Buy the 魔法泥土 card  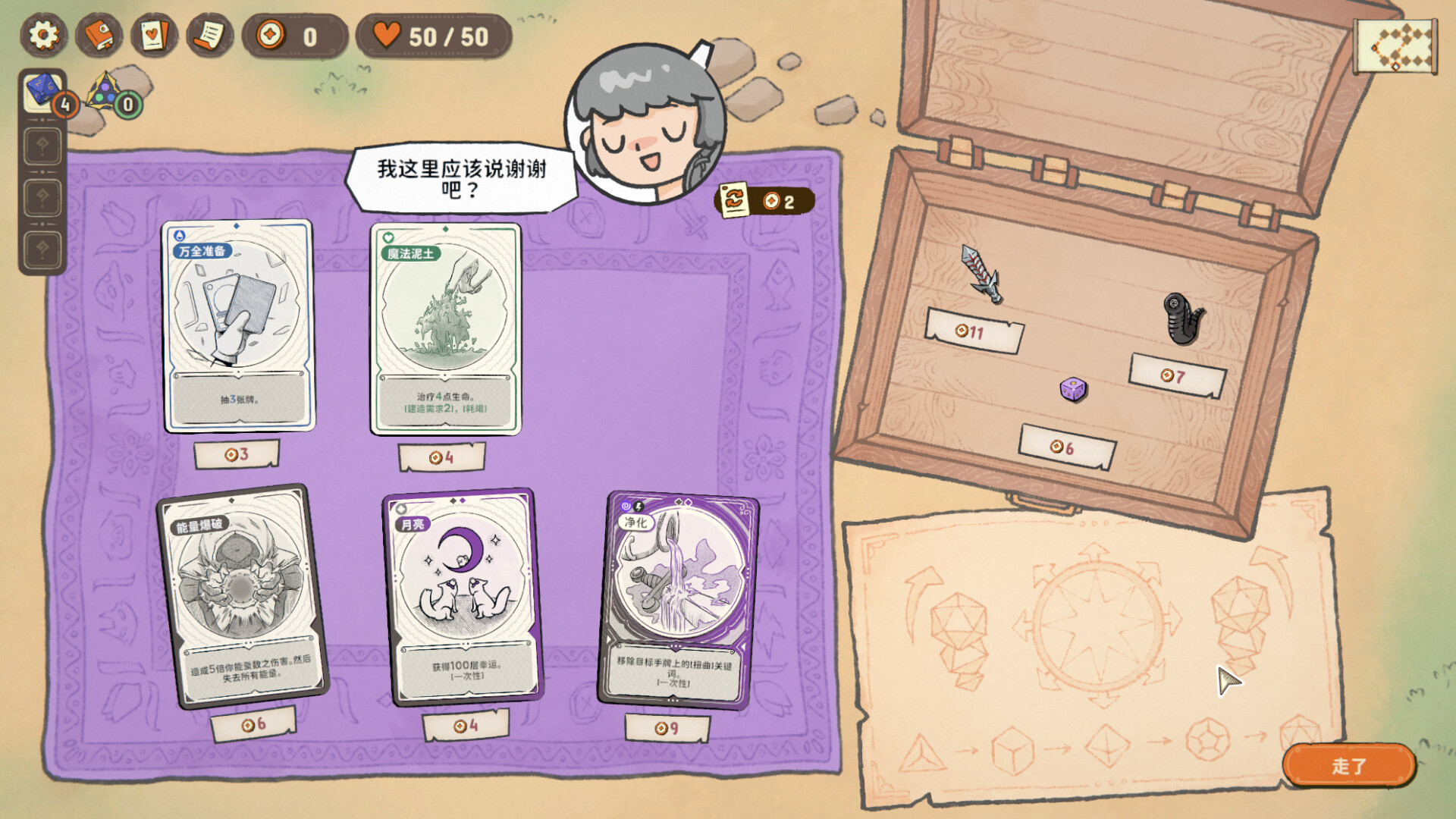tap(445, 329)
